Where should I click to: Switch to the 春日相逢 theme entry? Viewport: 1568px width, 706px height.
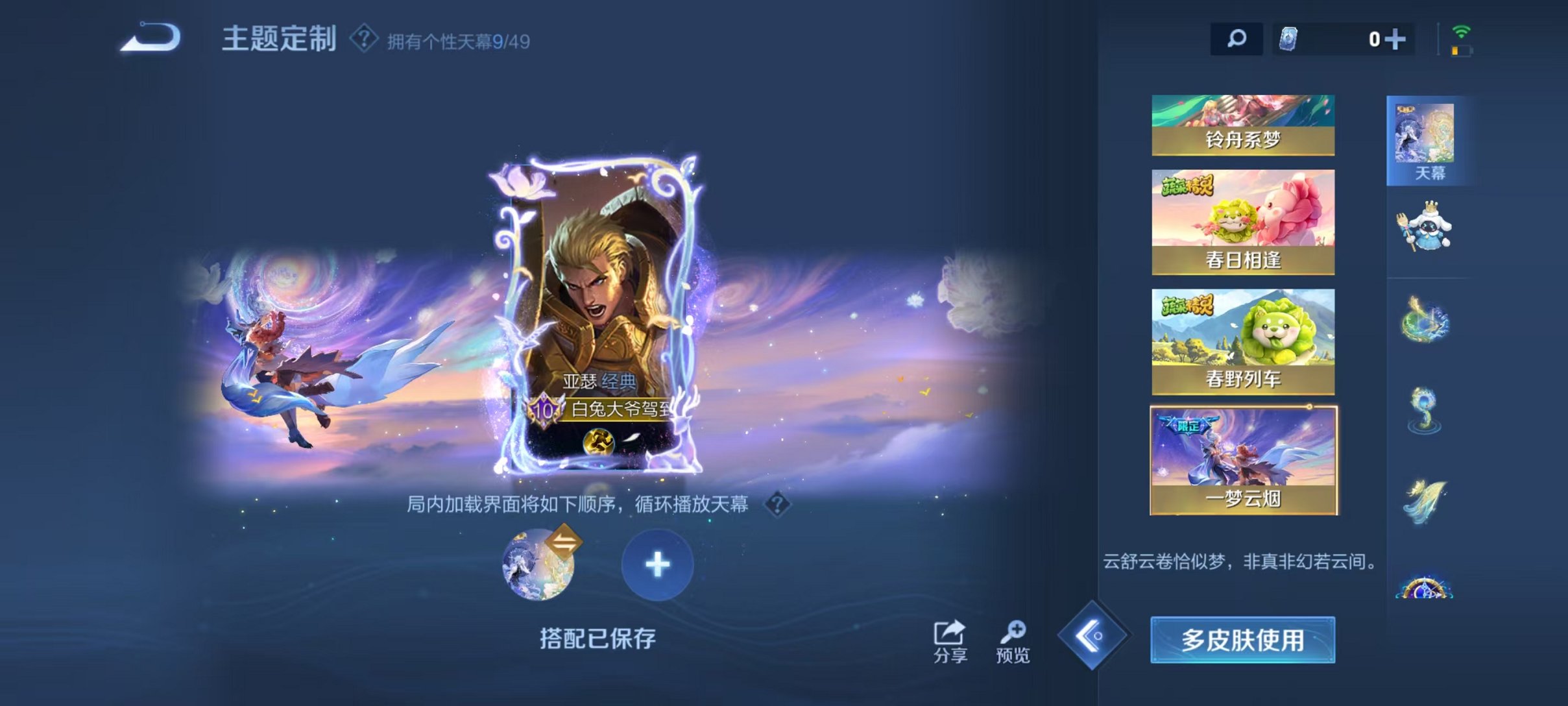(x=1242, y=221)
